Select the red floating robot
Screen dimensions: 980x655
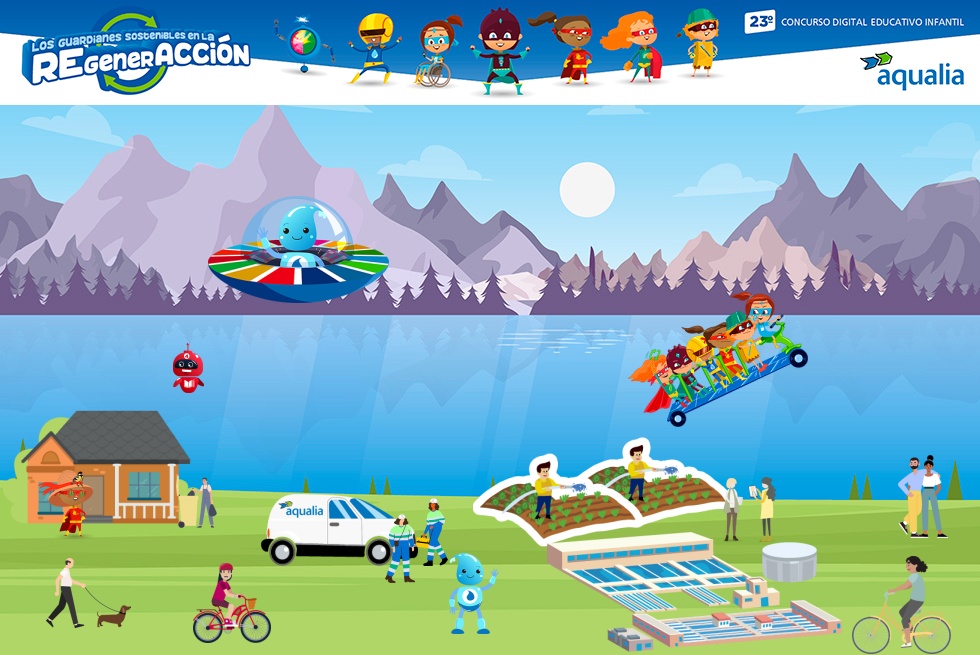pyautogui.click(x=187, y=369)
